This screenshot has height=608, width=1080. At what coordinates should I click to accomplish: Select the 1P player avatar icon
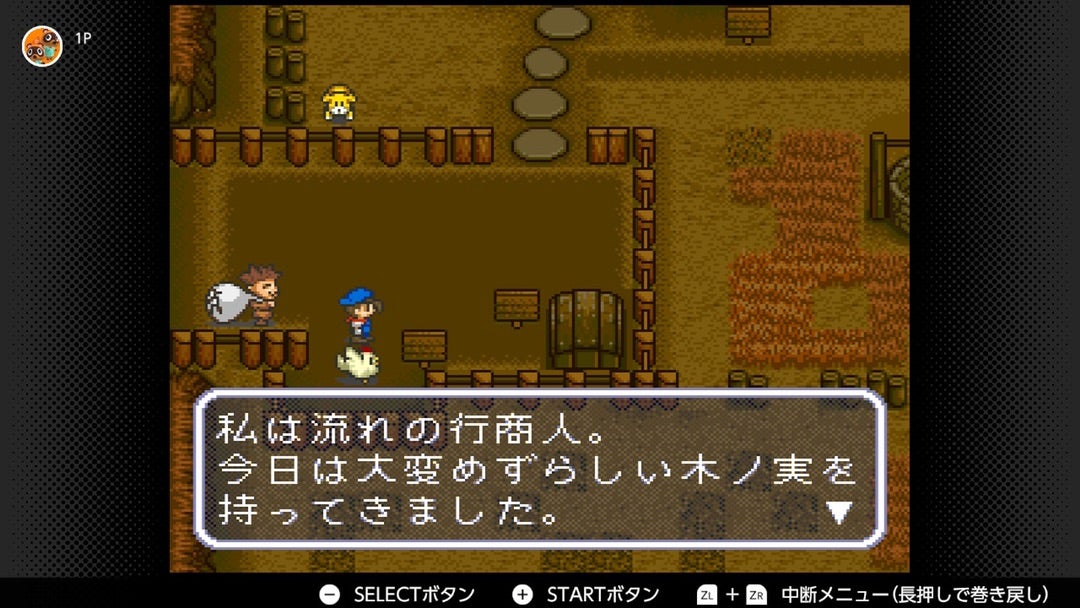[x=42, y=45]
